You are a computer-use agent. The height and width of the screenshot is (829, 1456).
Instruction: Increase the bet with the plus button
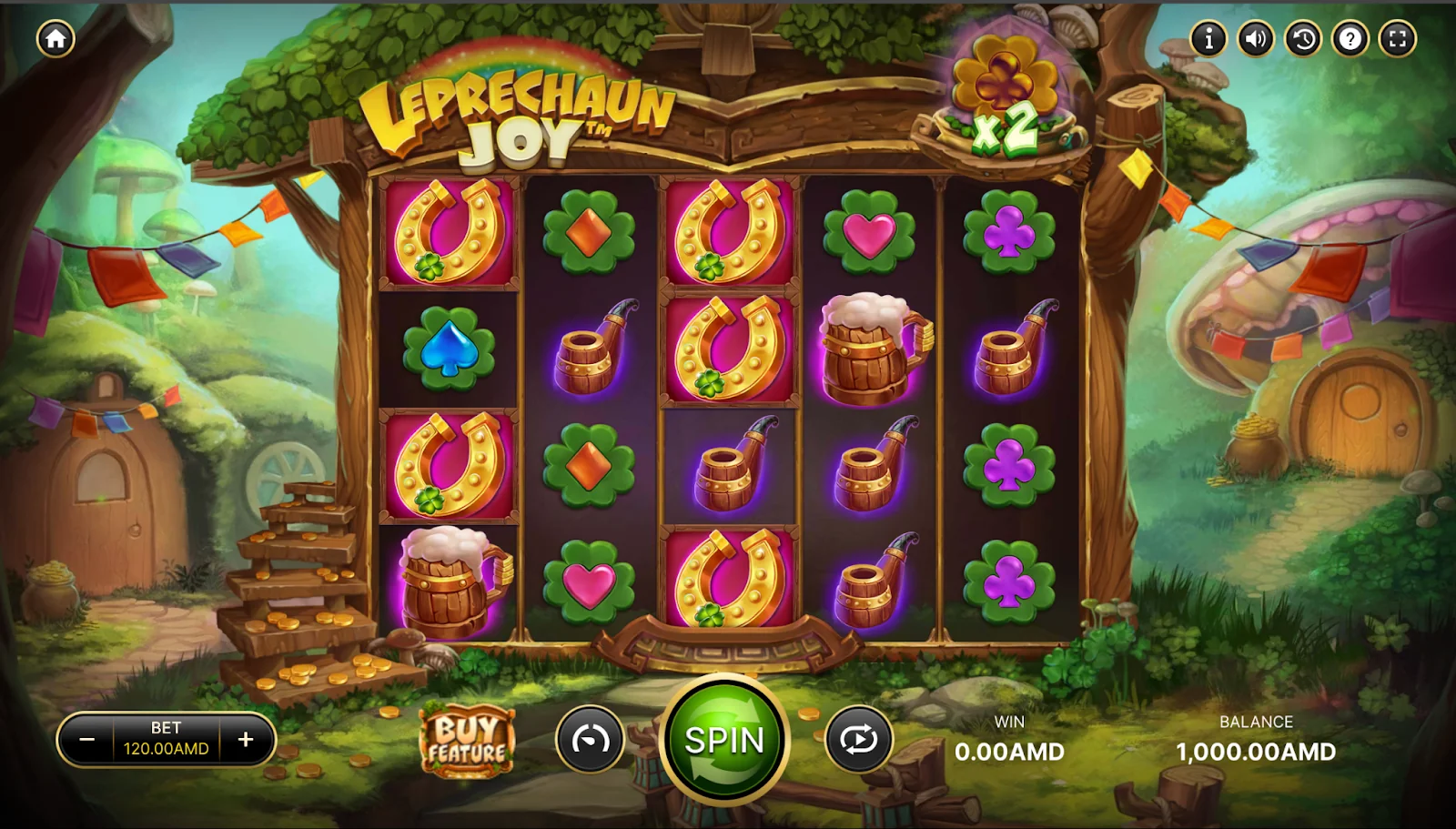pos(246,740)
